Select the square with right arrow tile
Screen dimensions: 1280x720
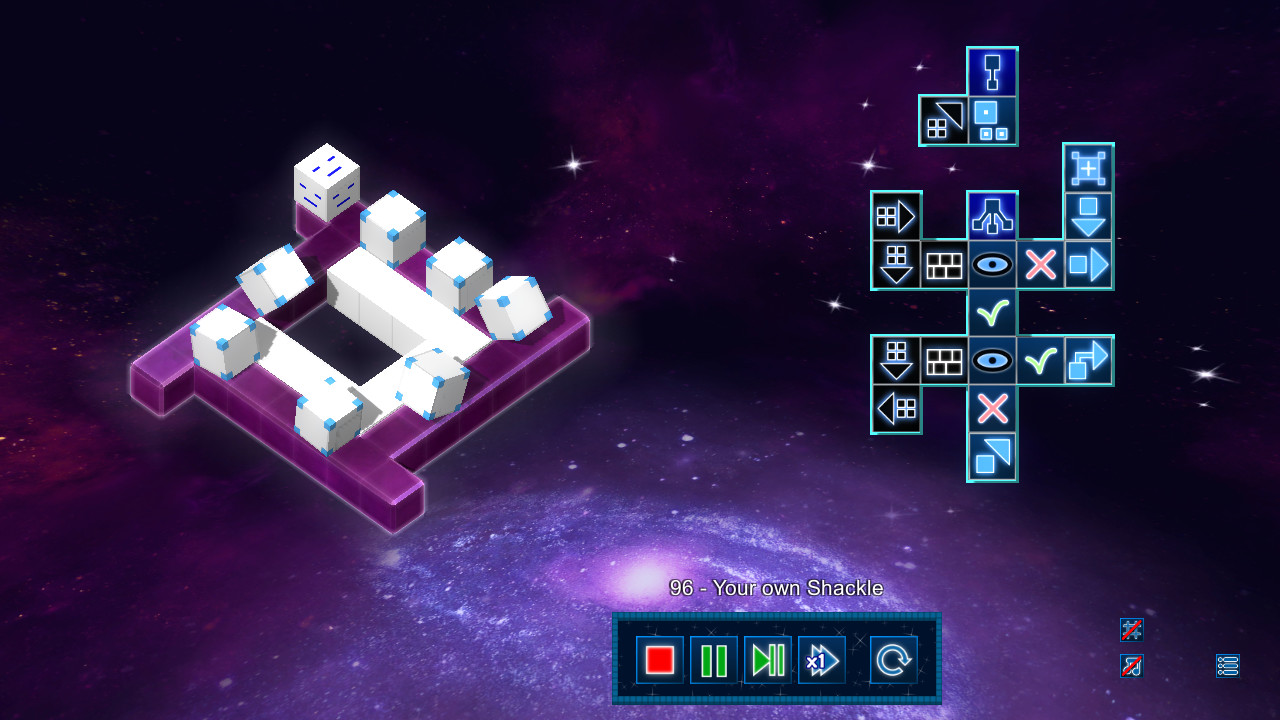coord(1088,265)
